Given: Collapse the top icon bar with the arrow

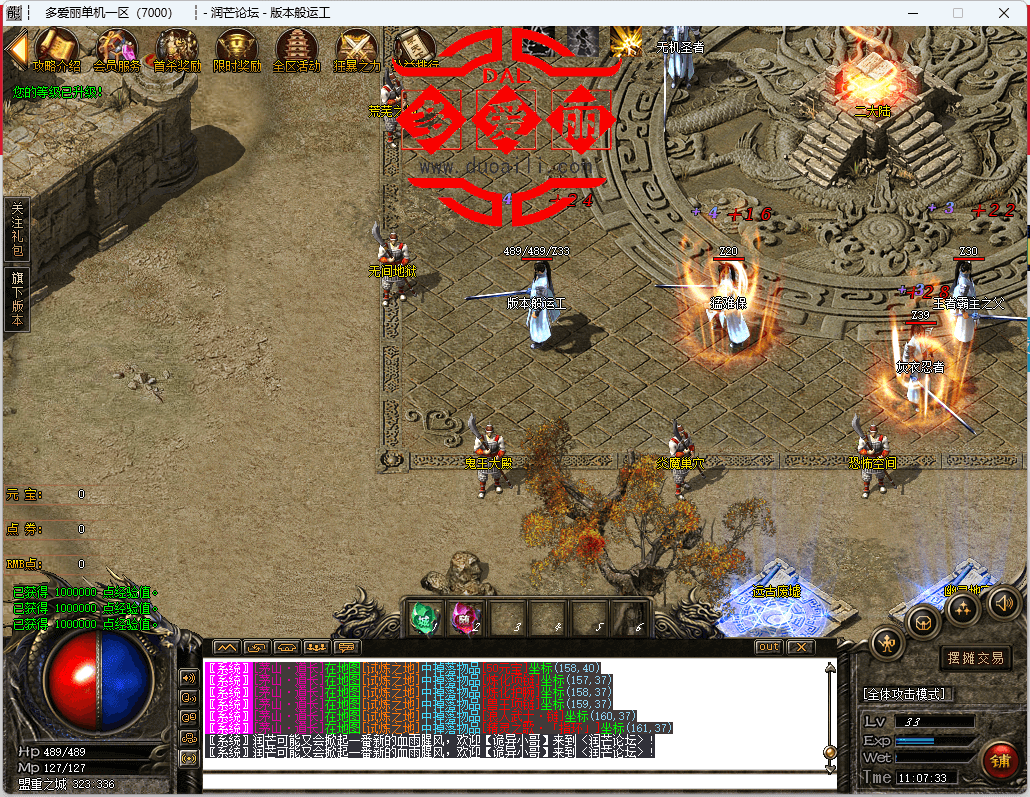Looking at the screenshot, I should [16, 48].
